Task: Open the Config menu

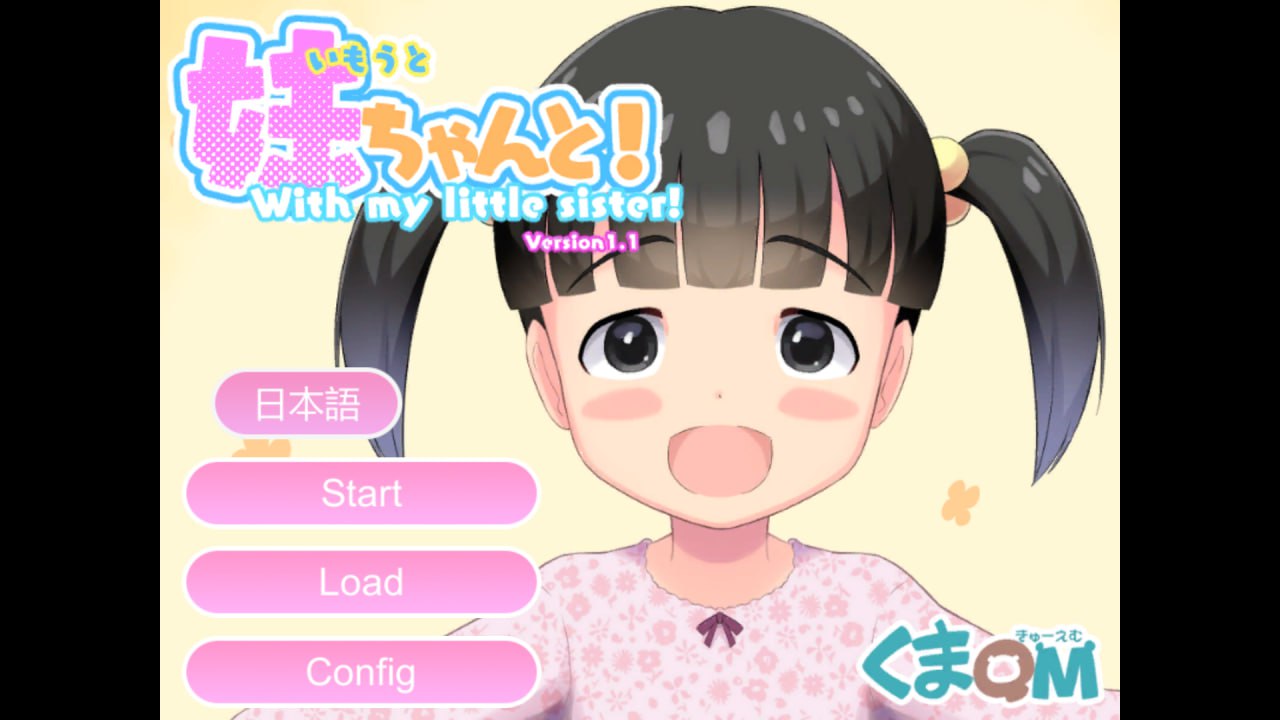Action: pos(362,673)
